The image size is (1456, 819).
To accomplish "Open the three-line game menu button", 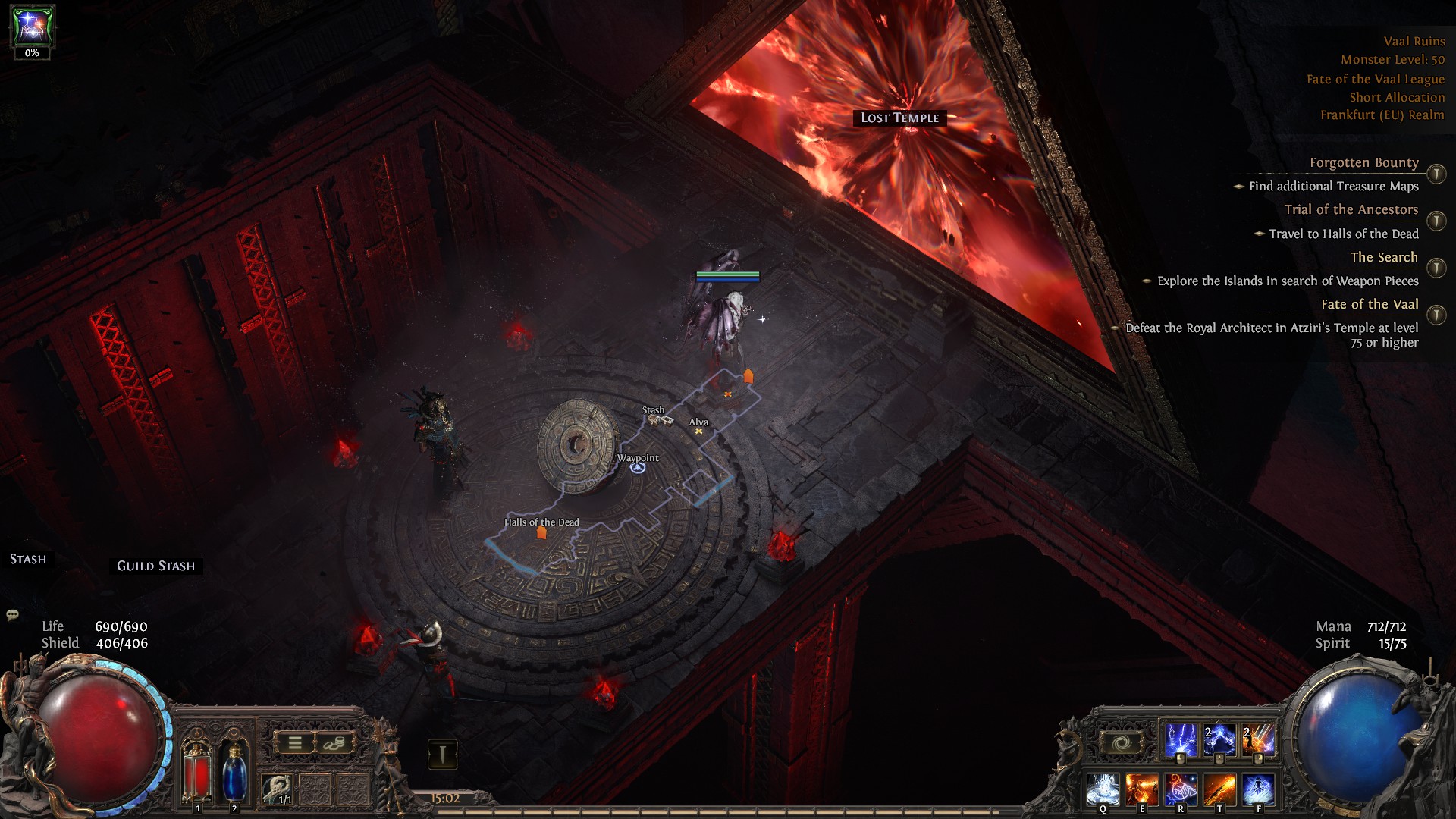I will pyautogui.click(x=295, y=743).
